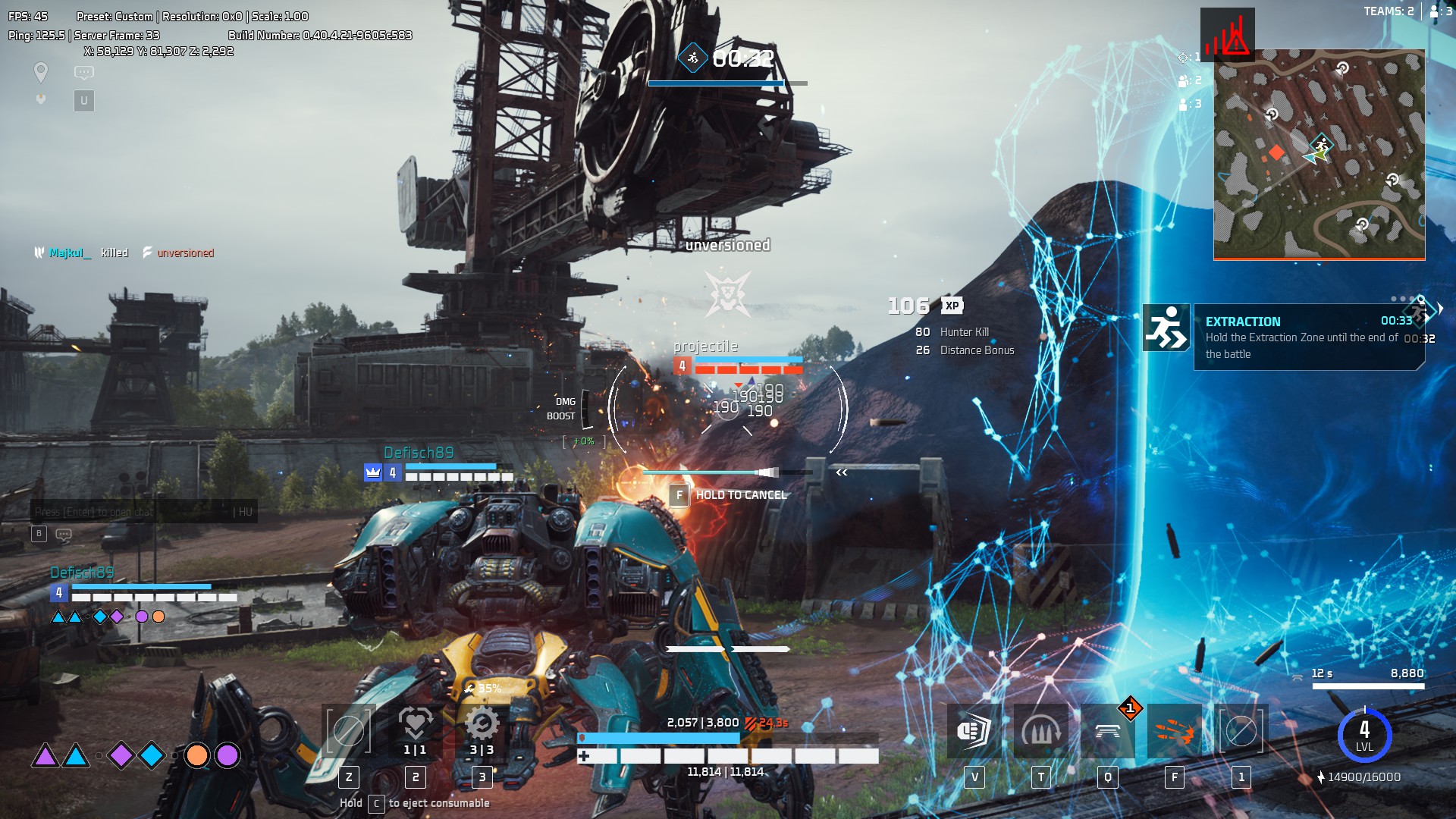Select Defisch89 squad member panel
Image resolution: width=1456 pixels, height=819 pixels.
(143, 593)
